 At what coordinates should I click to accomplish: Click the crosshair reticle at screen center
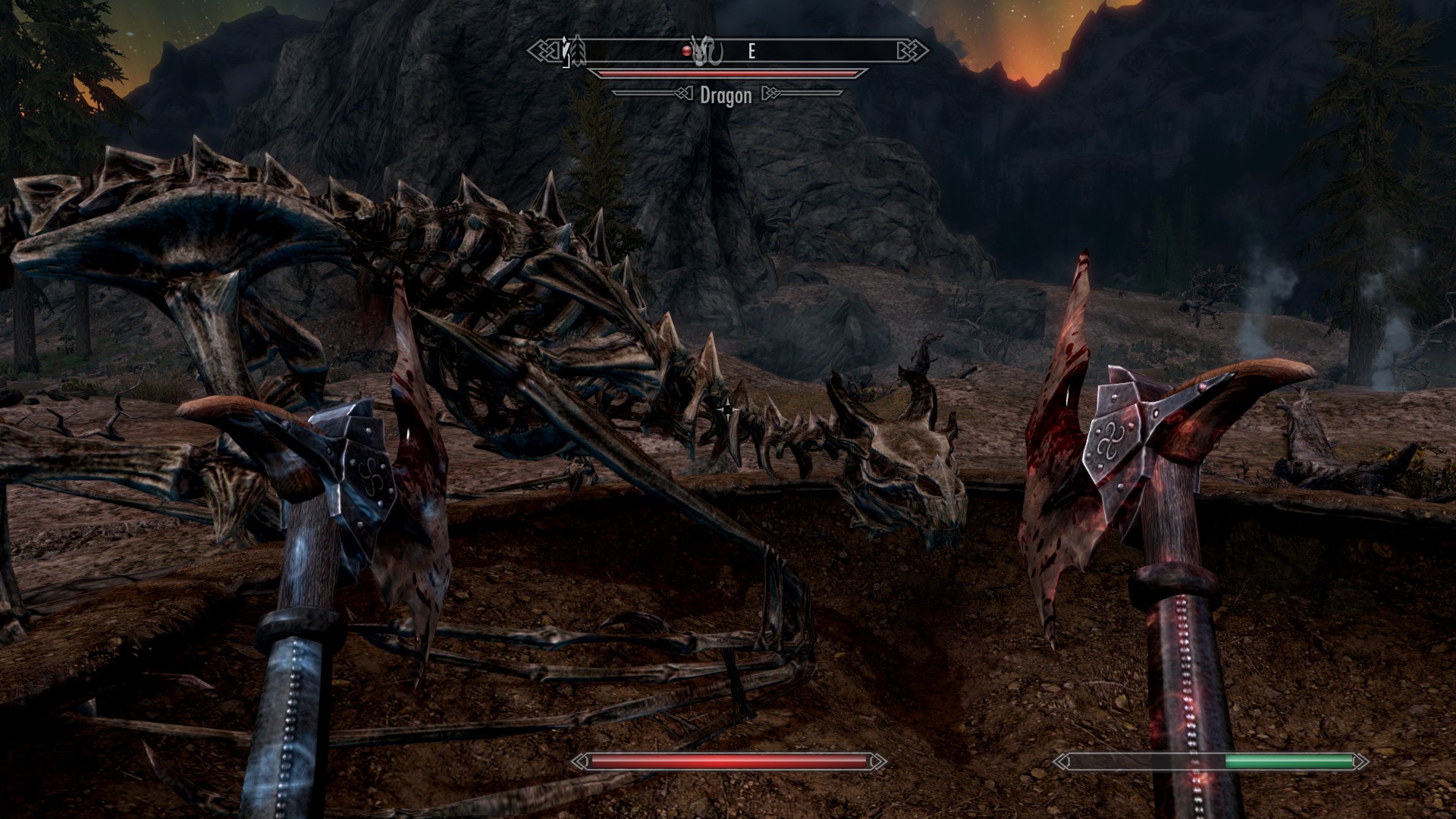[728, 409]
